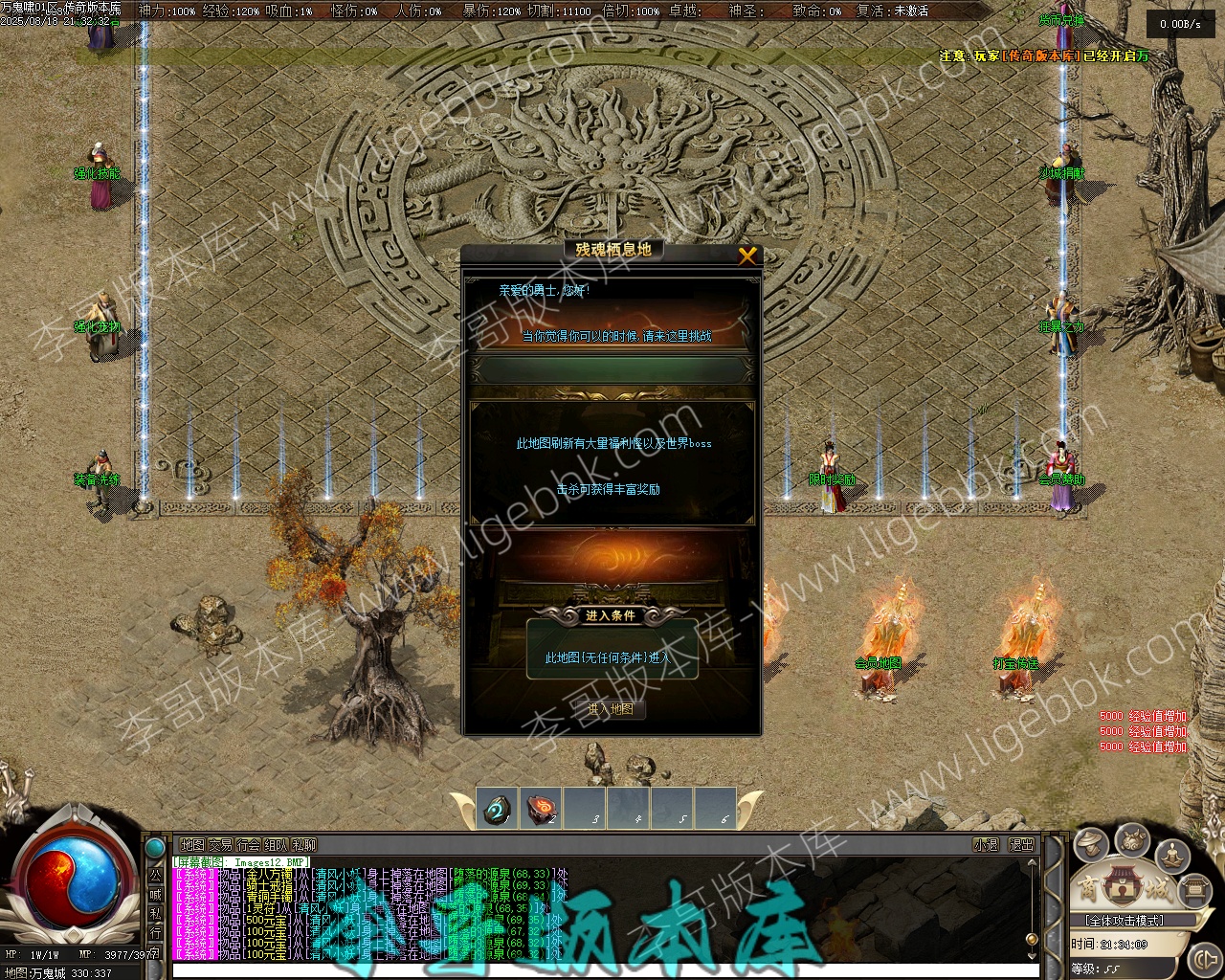The image size is (1225, 980).
Task: Select the blue rune stone in hotbar slot 1
Action: 498,809
